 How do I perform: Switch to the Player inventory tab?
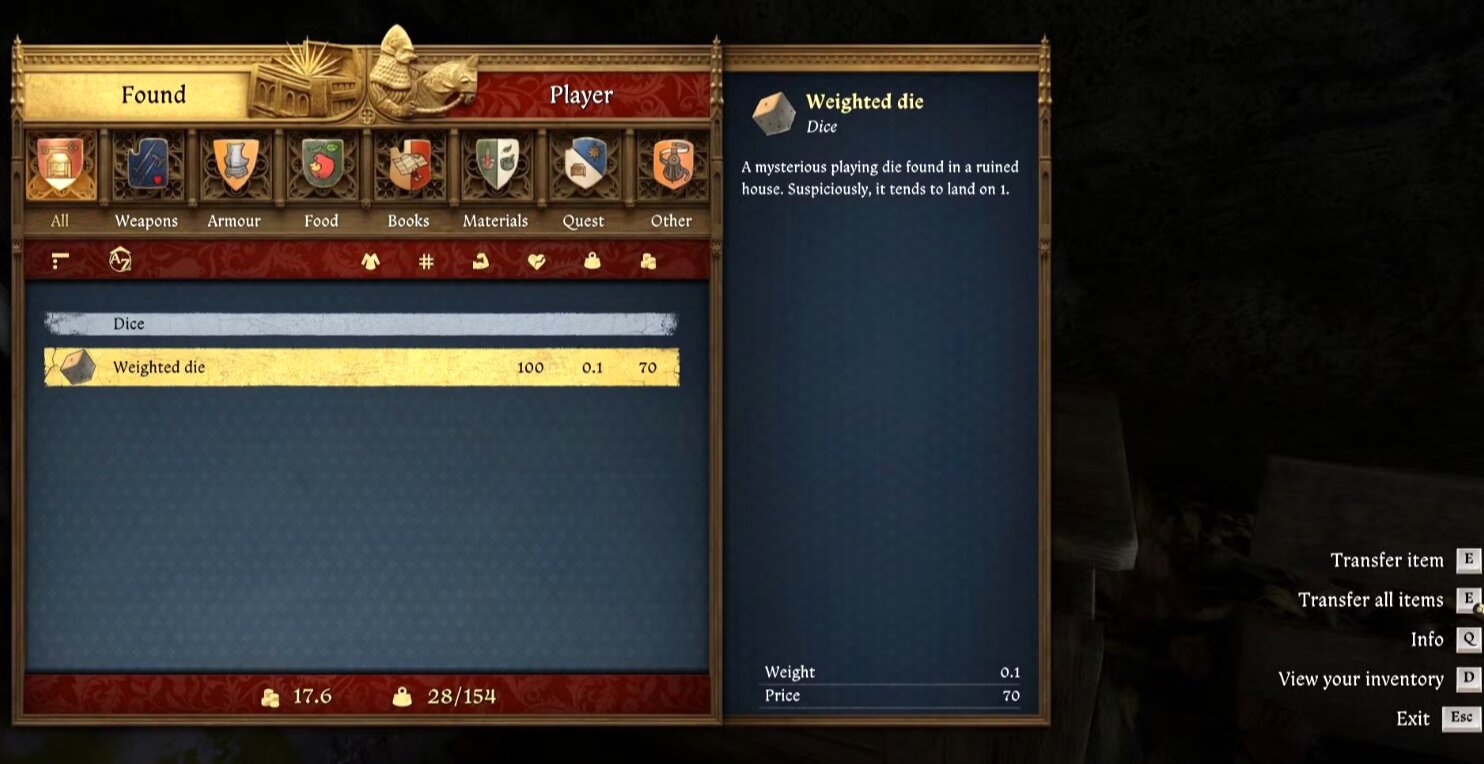click(581, 95)
